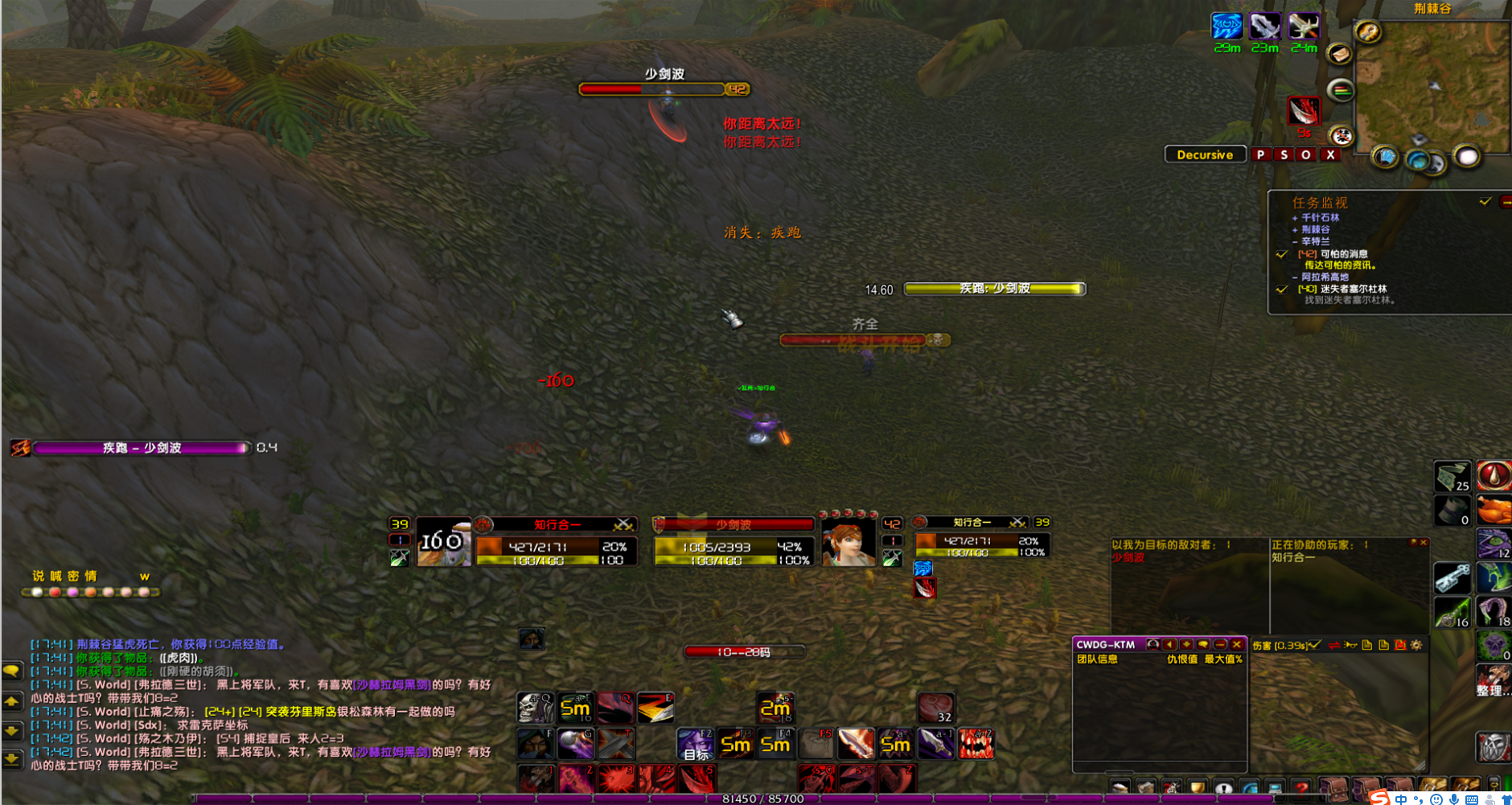The height and width of the screenshot is (805, 1512).
Task: Toggle the checkmark on the 任务监视 tracker header
Action: [x=1485, y=203]
